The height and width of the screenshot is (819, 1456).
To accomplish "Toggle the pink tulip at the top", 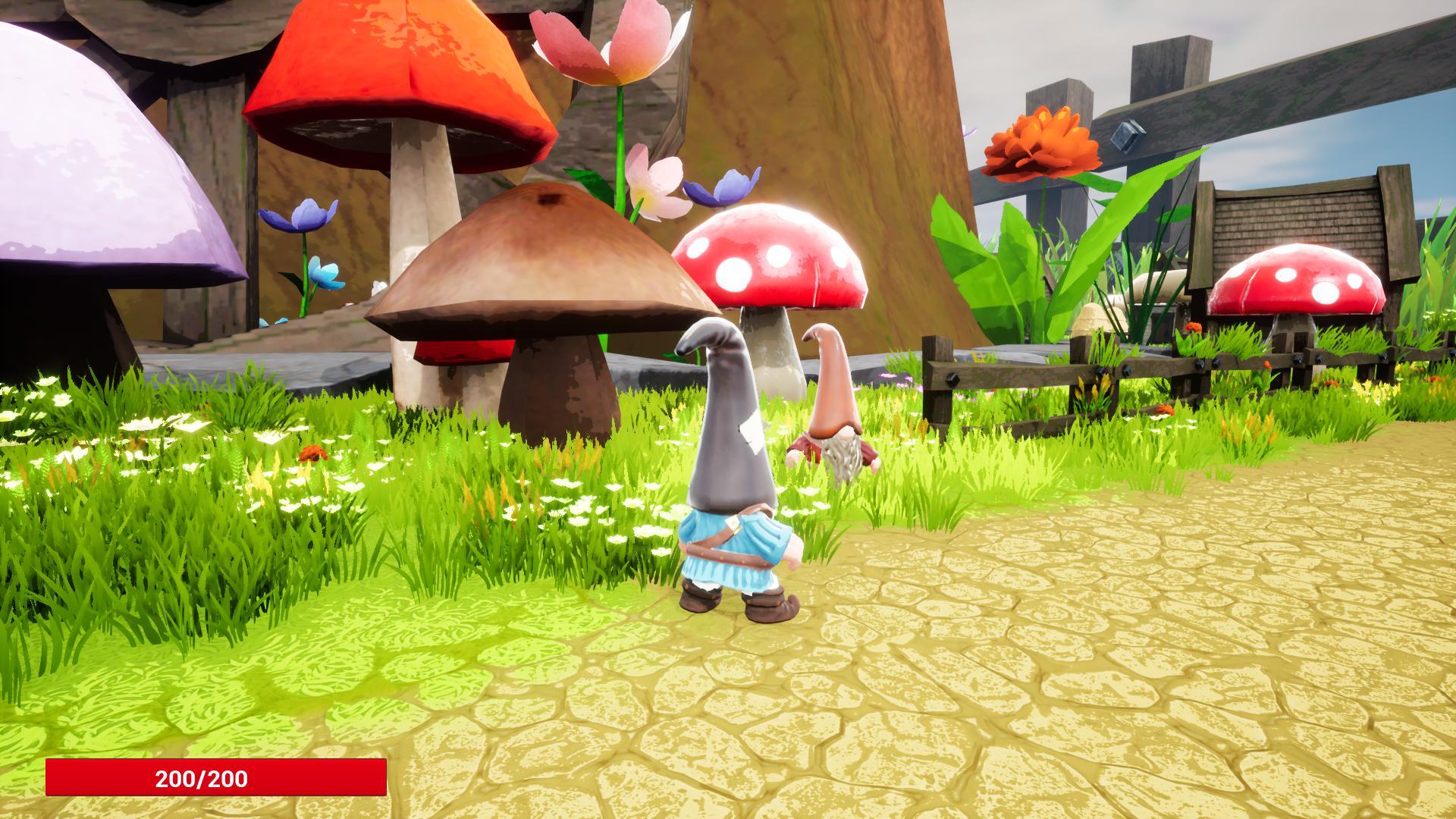I will tap(607, 45).
